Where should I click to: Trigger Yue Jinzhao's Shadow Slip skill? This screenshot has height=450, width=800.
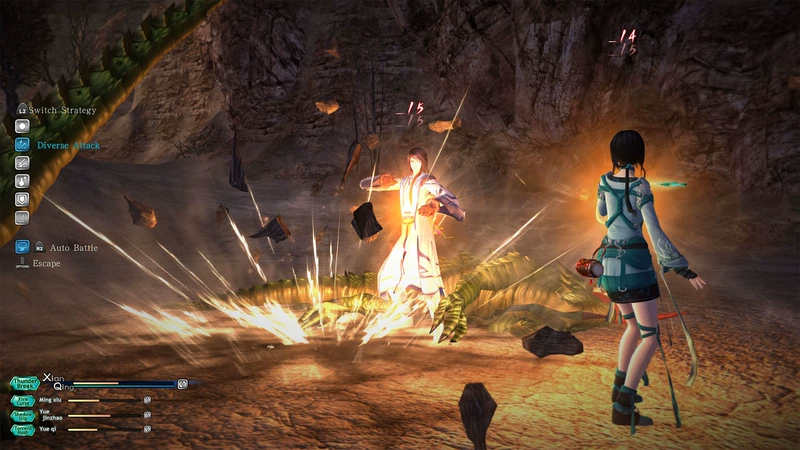pos(24,415)
